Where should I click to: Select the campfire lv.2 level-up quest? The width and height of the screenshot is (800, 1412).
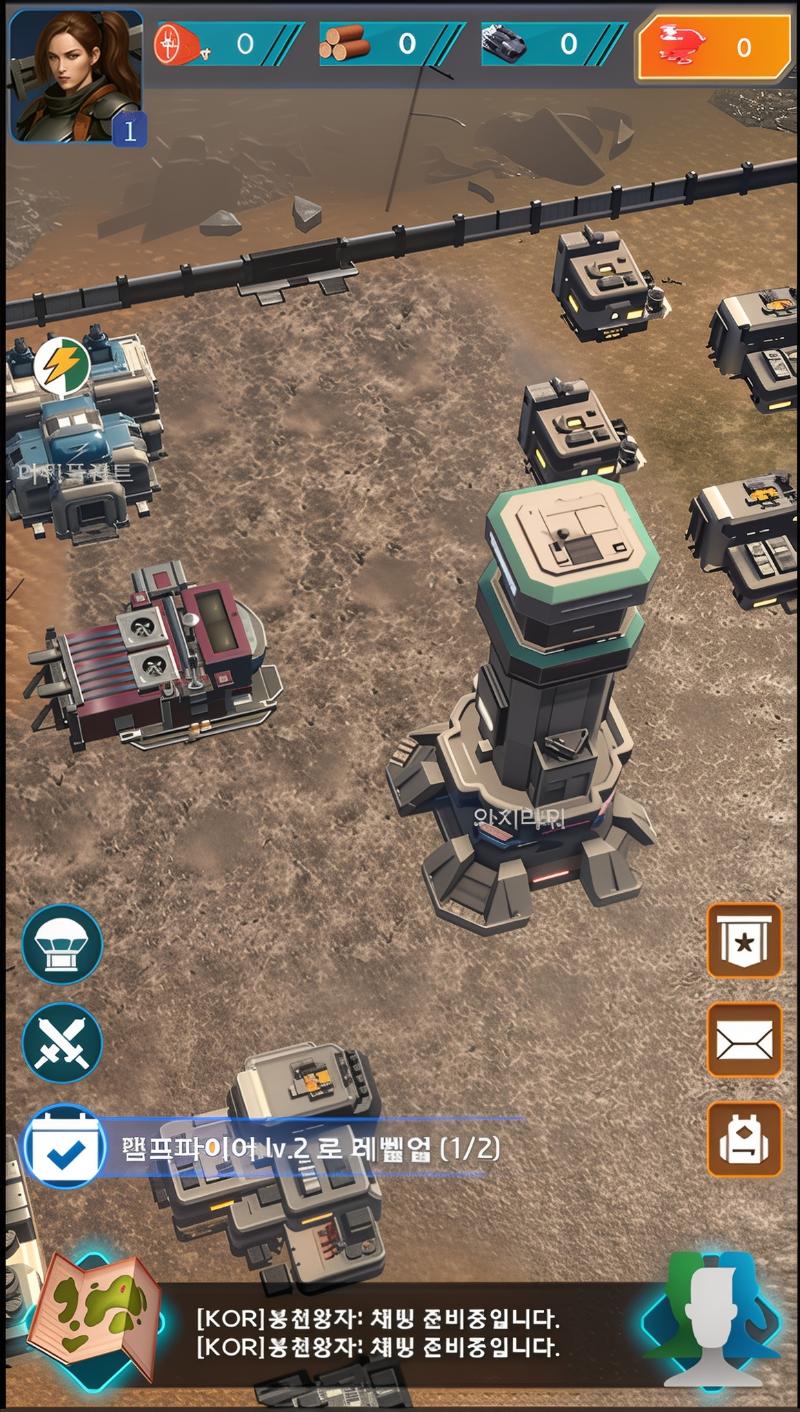click(x=310, y=1148)
